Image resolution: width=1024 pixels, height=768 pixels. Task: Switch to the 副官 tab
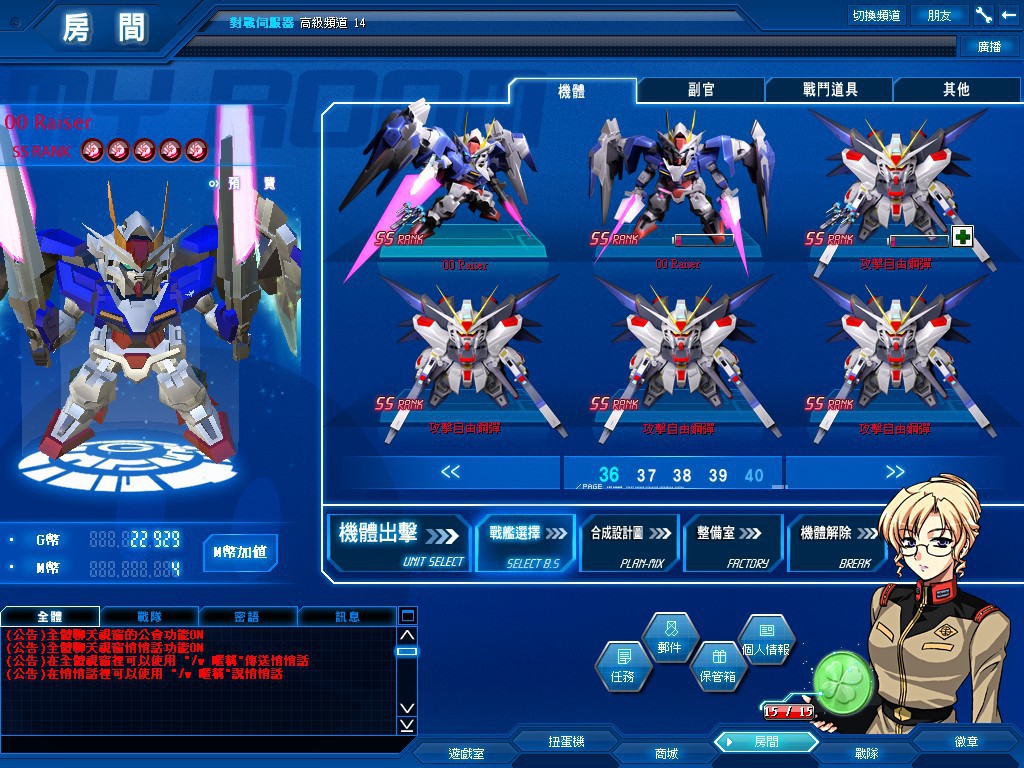point(701,90)
